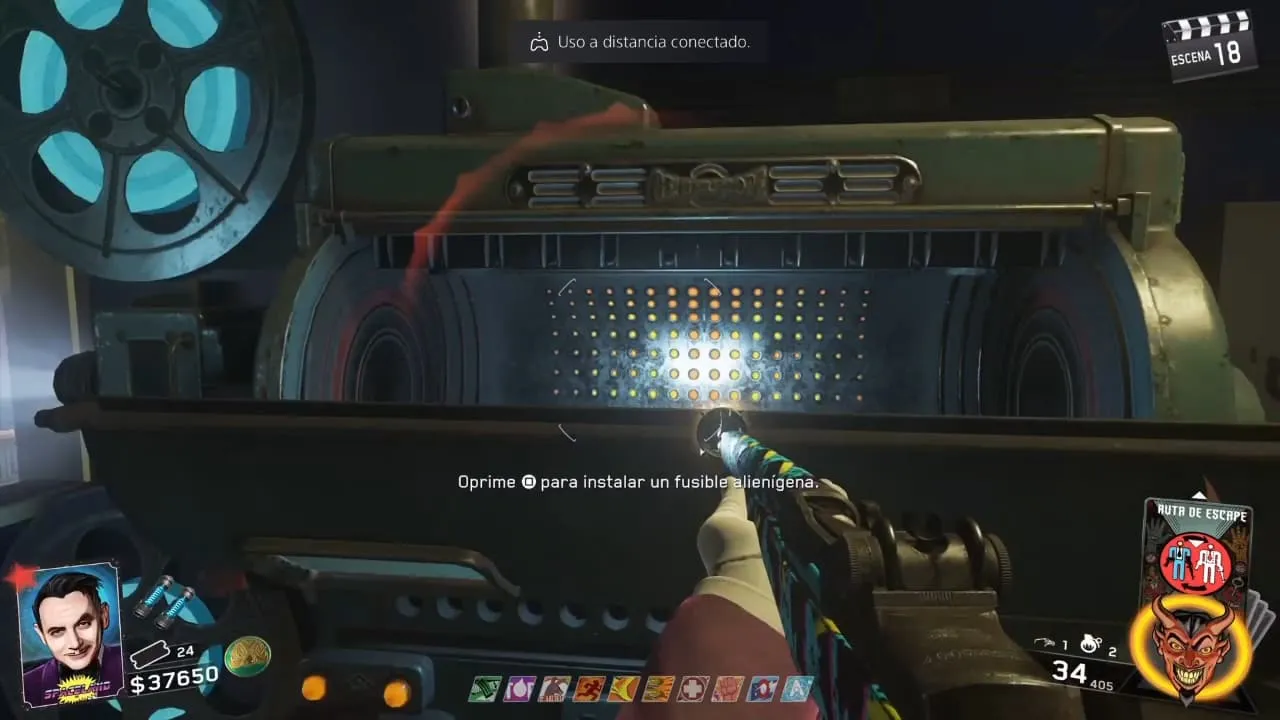Click the blue and red bolt perk icon

762,688
